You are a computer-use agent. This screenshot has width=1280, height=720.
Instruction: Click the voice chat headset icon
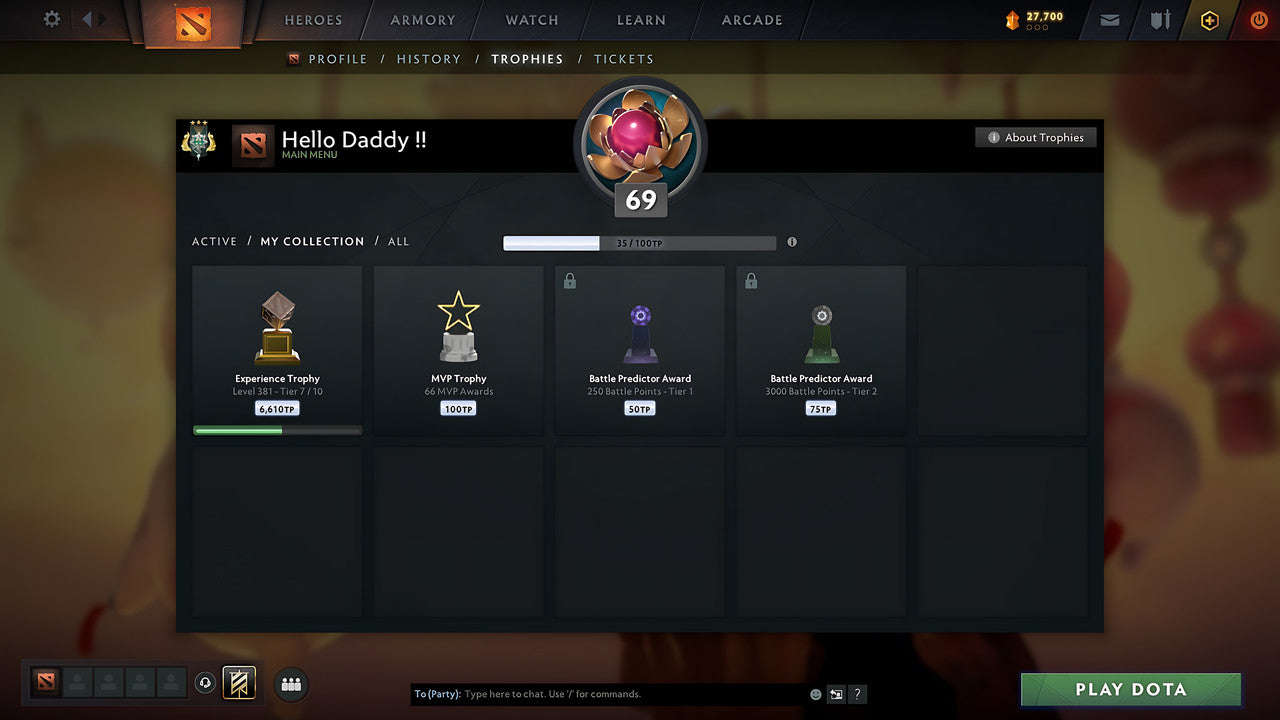[207, 684]
